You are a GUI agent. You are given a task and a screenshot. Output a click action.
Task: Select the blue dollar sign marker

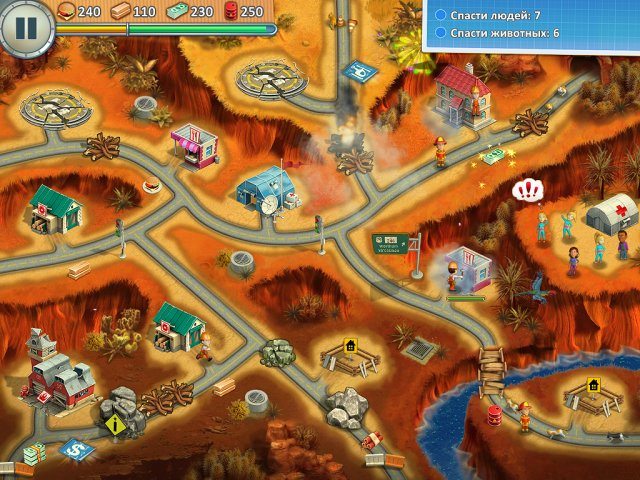click(x=74, y=450)
